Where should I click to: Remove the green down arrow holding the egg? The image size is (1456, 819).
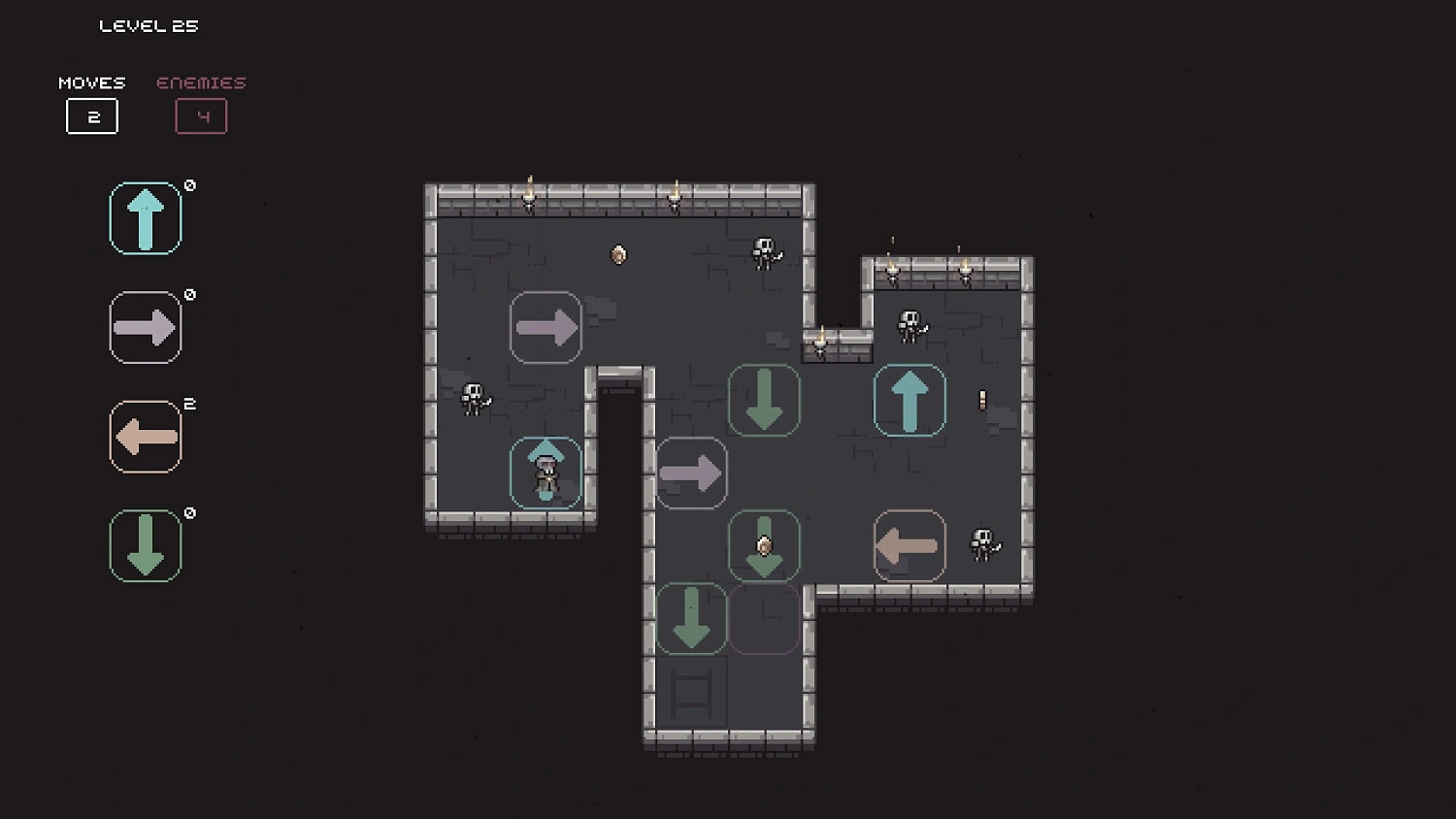coord(764,545)
